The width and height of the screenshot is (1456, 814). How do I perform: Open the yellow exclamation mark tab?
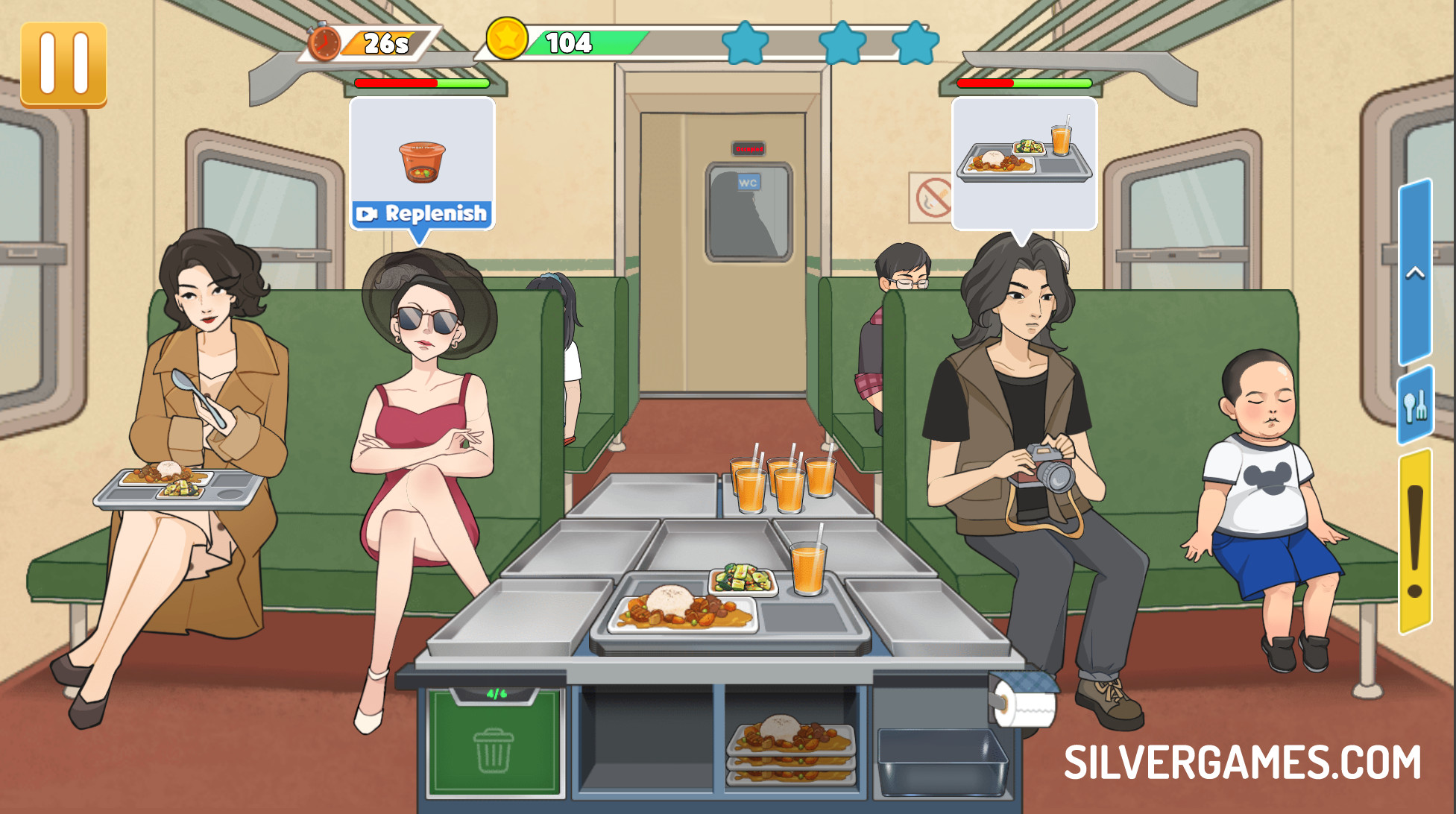(x=1415, y=540)
